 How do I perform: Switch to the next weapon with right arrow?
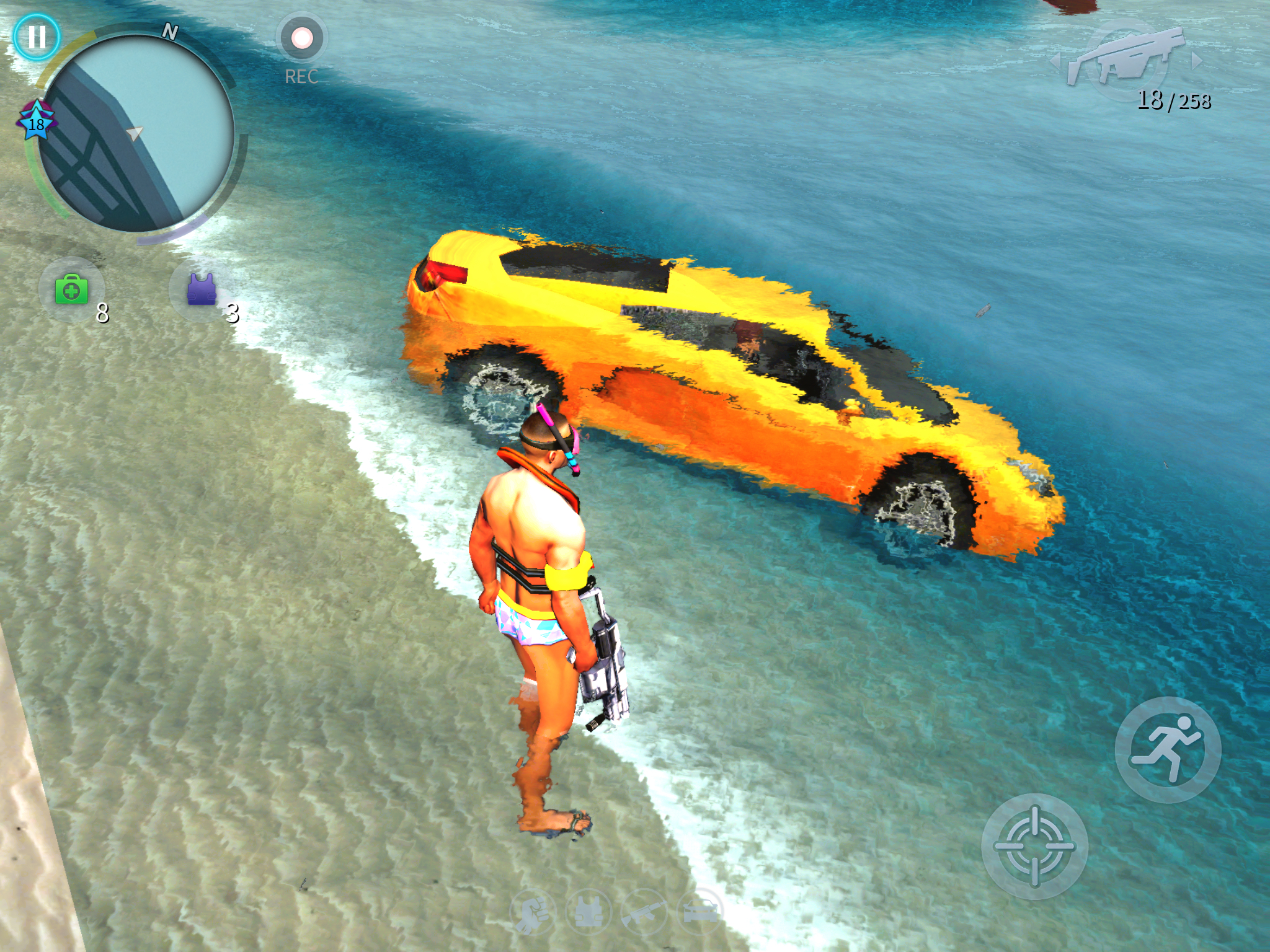coord(1197,61)
